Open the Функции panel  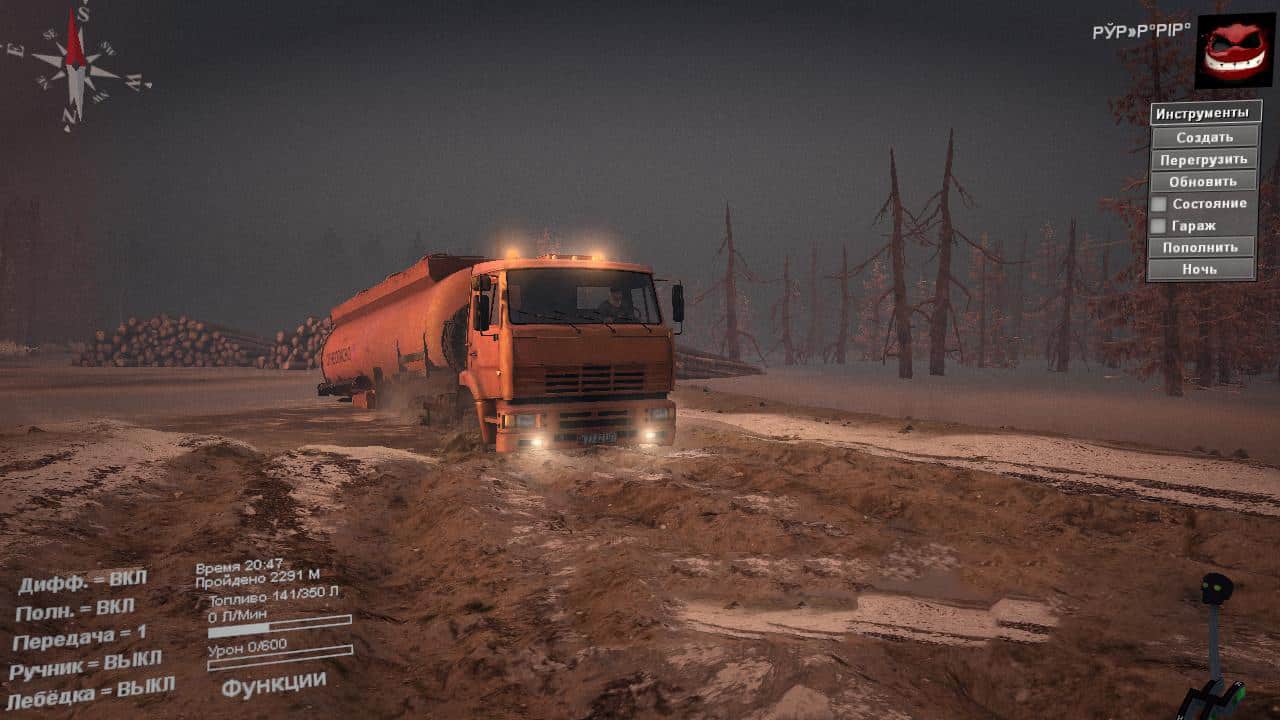(x=273, y=685)
